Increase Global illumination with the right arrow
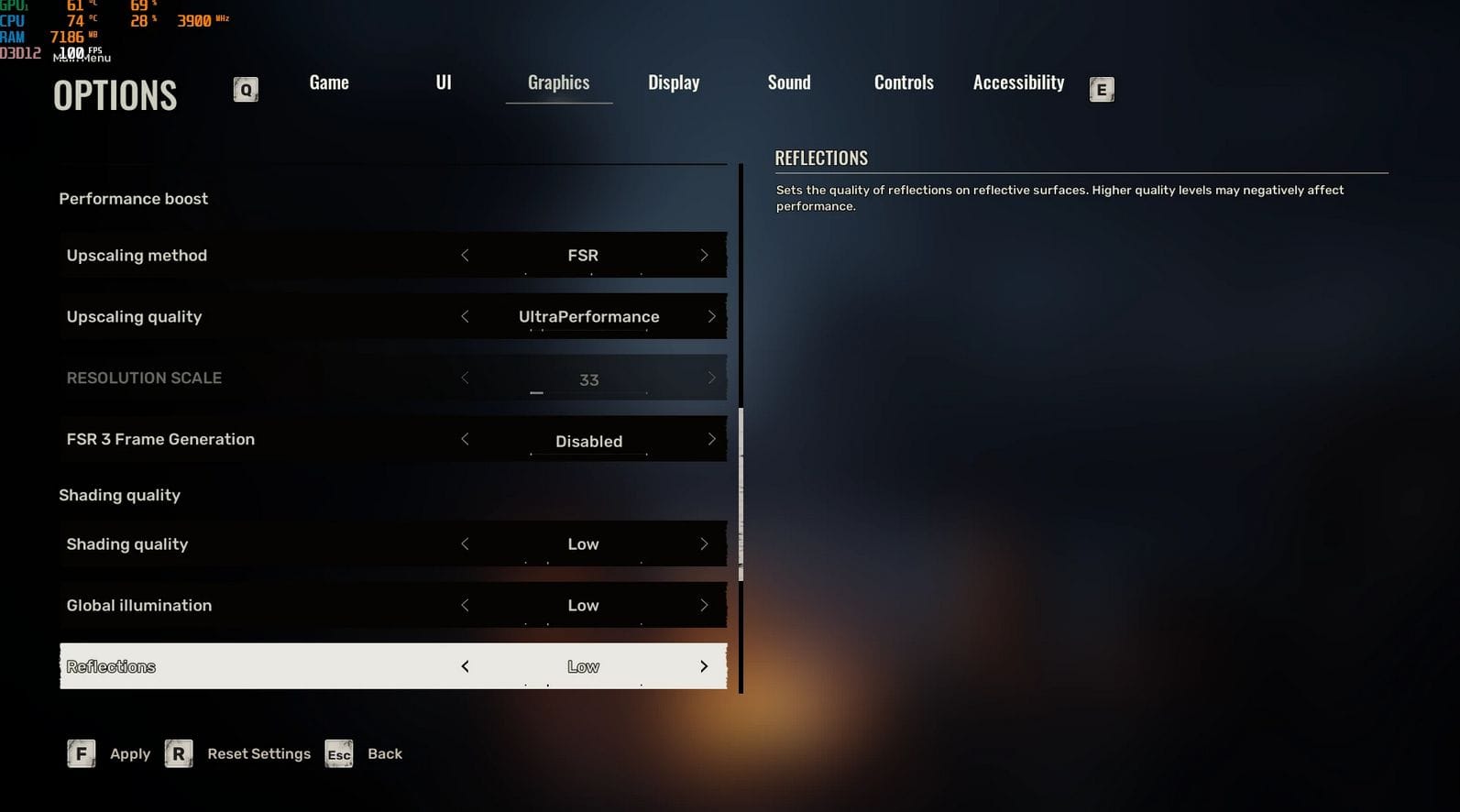 coord(704,606)
